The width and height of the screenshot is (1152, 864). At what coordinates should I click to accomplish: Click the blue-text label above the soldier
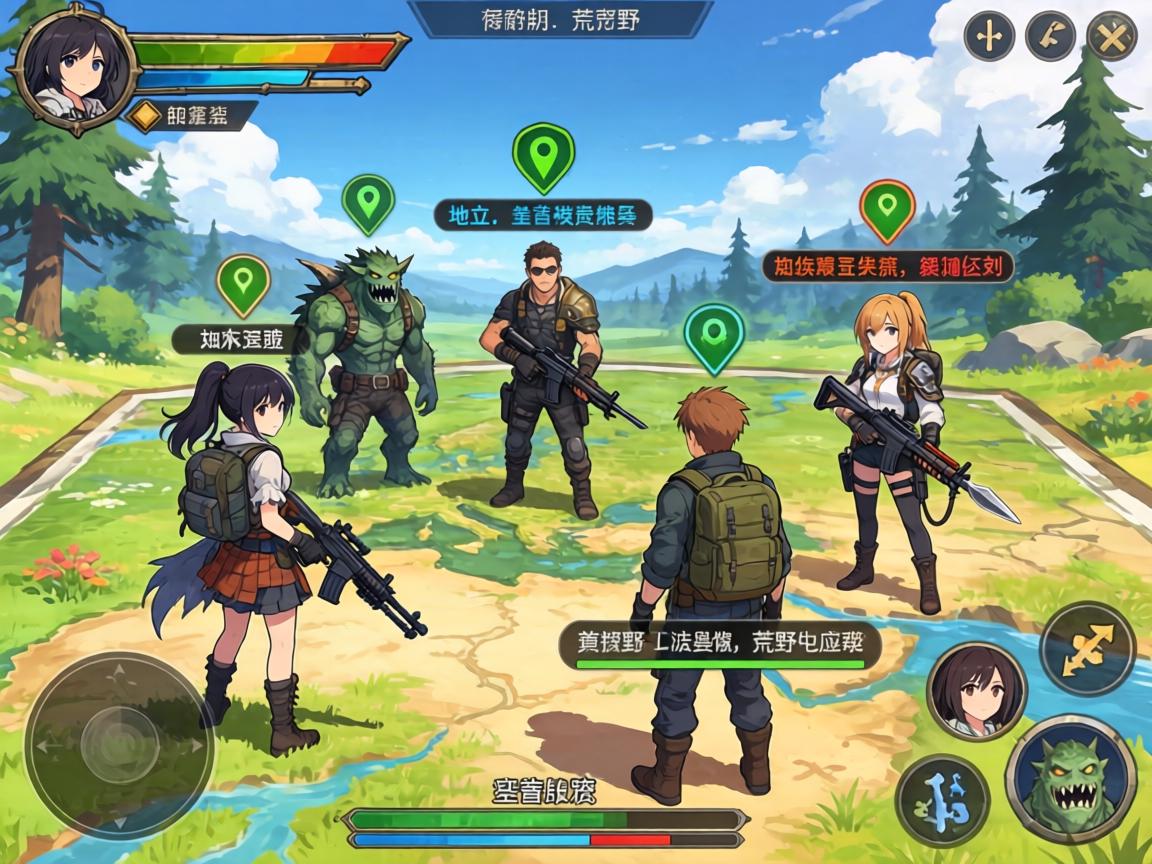(x=542, y=214)
